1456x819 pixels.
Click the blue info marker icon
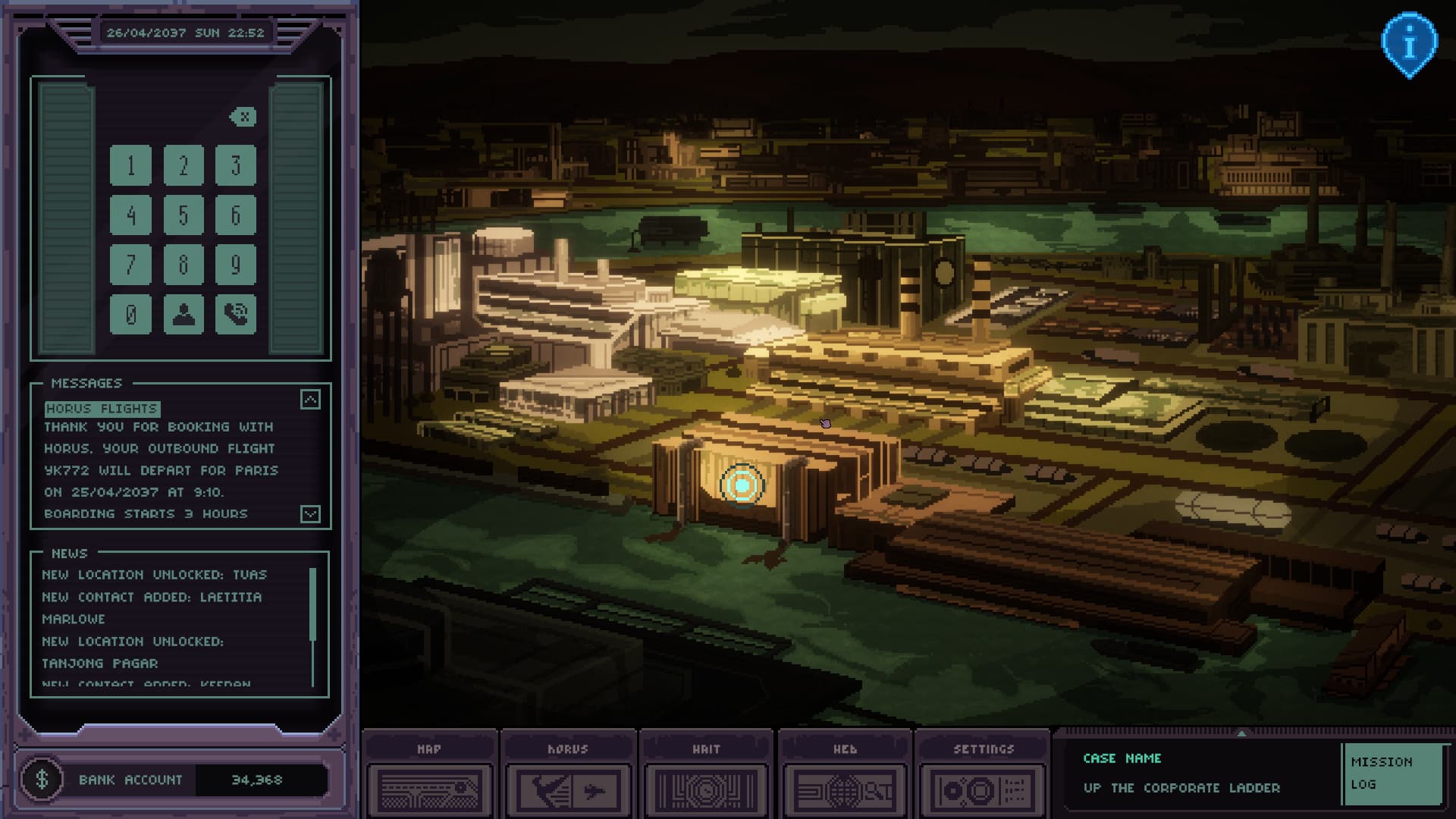coord(1409,44)
